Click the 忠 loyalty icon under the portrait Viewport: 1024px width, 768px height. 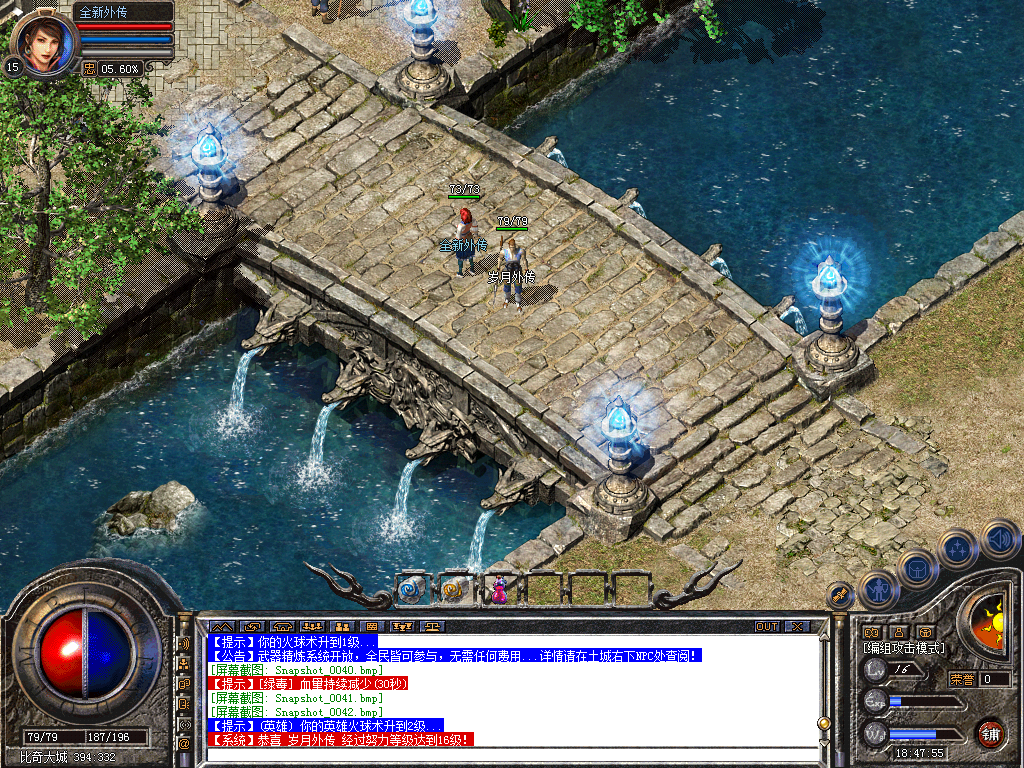(x=89, y=68)
